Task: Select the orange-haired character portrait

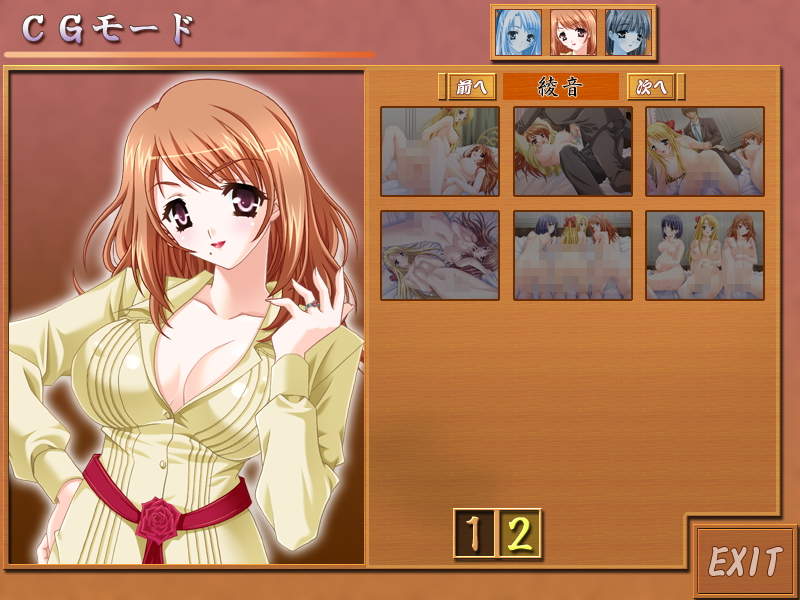Action: [x=573, y=33]
